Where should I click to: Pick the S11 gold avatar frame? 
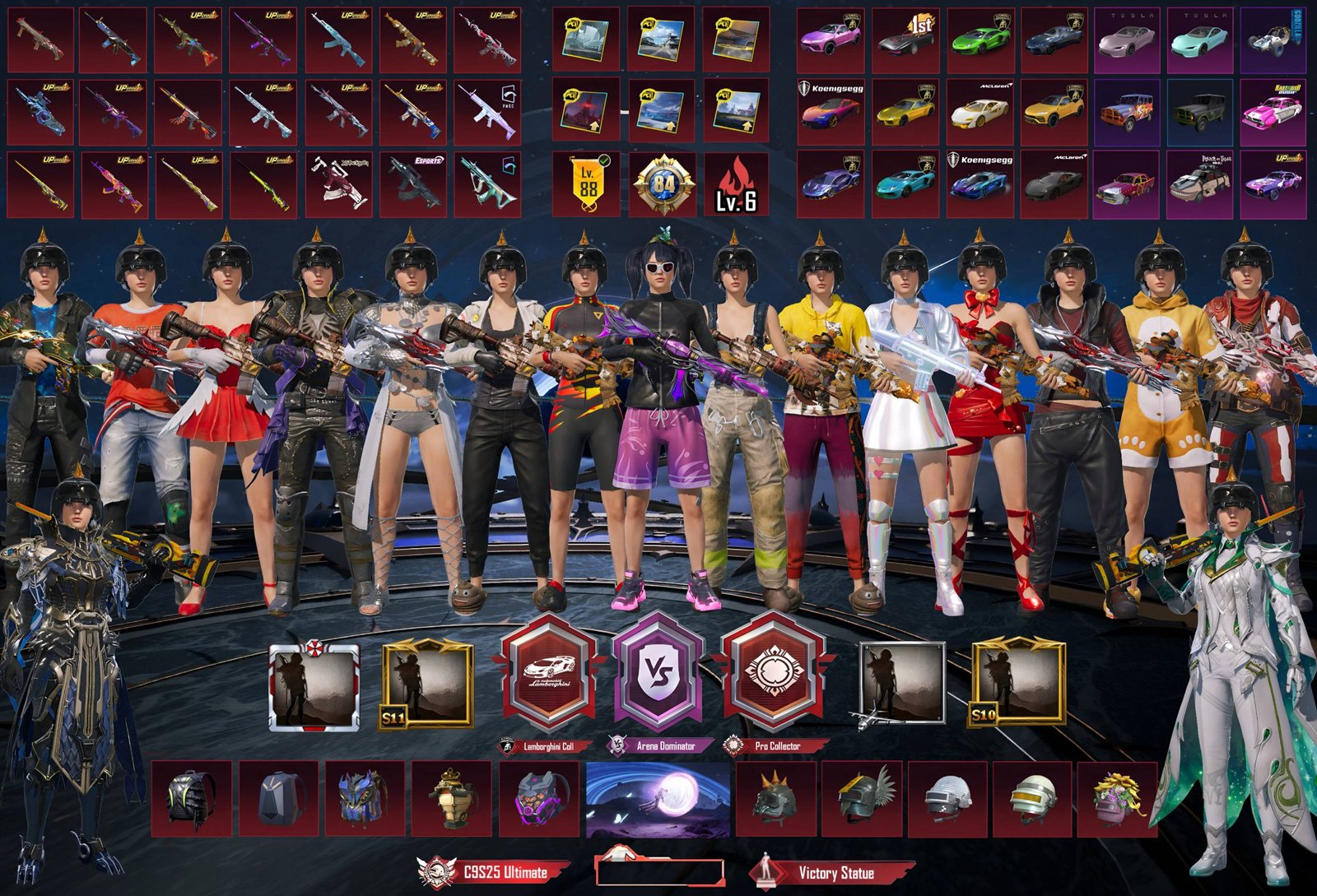427,686
